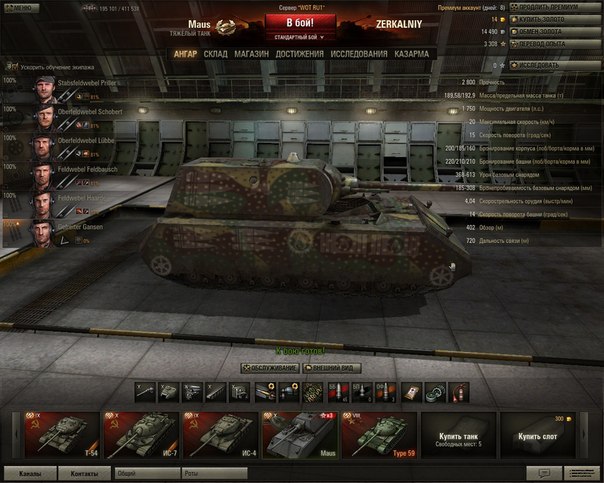
Task: Open the Казарма tab
Action: (x=412, y=53)
